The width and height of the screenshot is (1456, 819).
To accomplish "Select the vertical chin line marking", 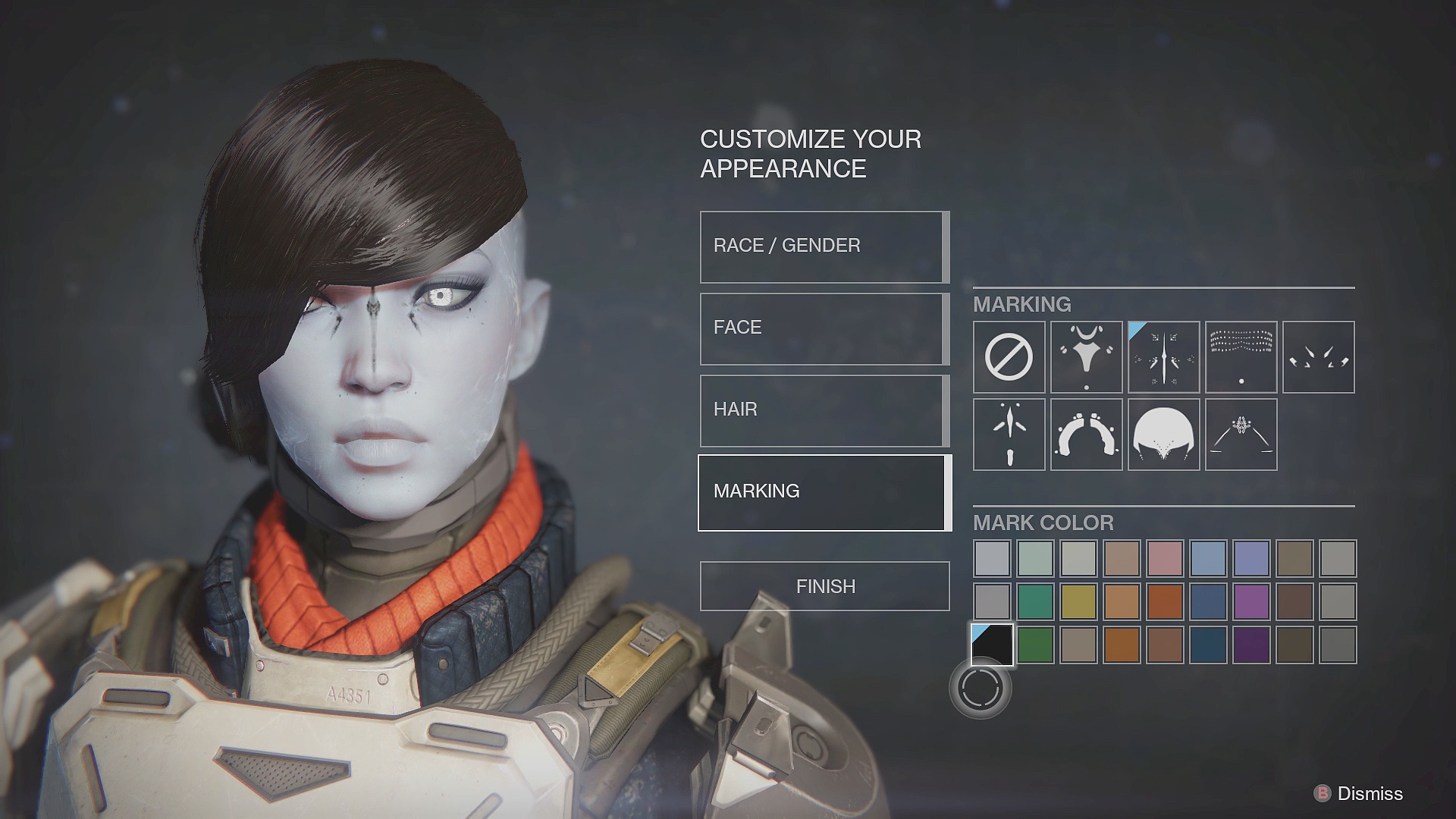I will click(1009, 435).
